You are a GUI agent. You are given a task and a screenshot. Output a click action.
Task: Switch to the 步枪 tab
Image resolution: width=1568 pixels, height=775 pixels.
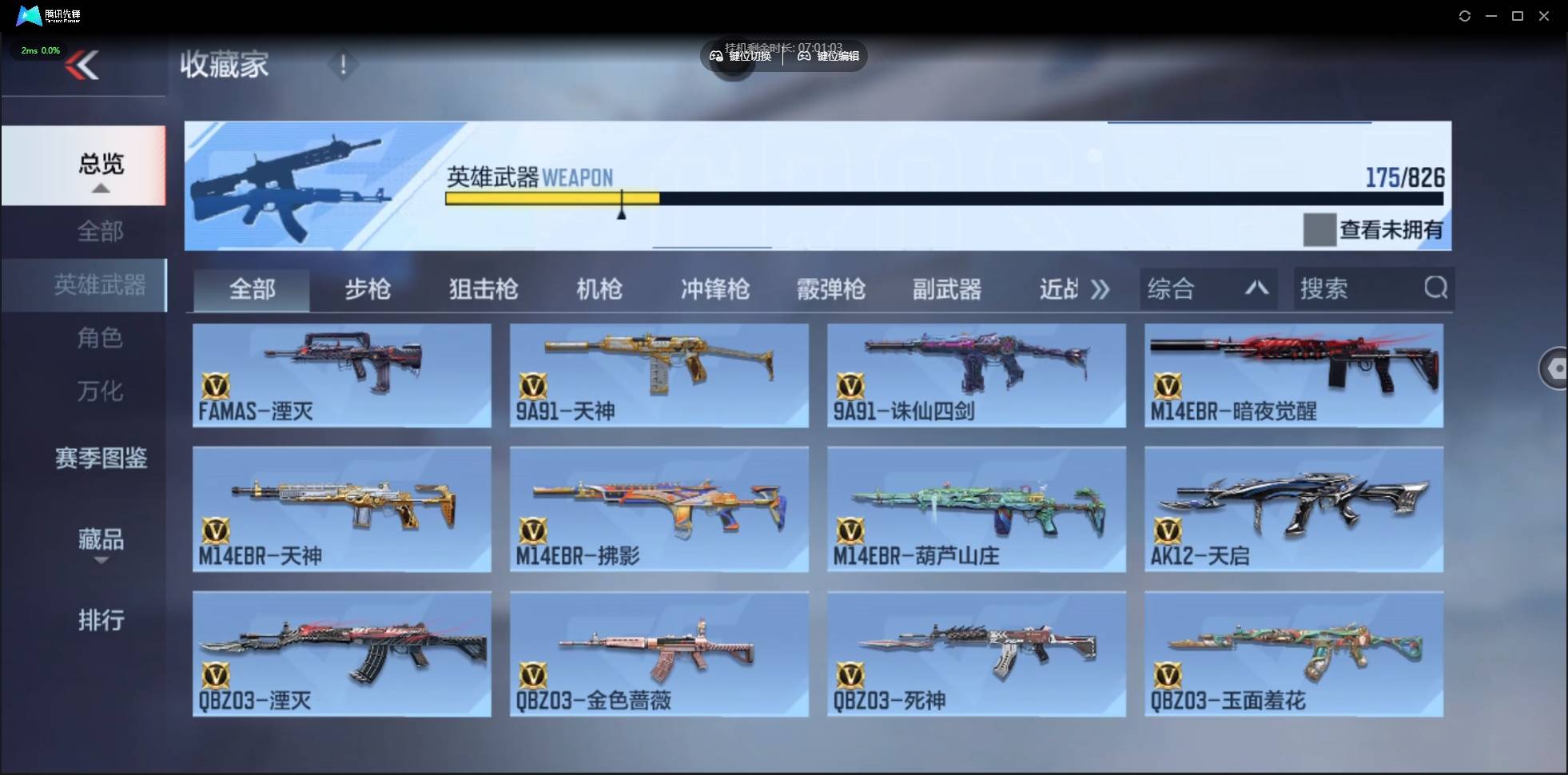click(368, 289)
